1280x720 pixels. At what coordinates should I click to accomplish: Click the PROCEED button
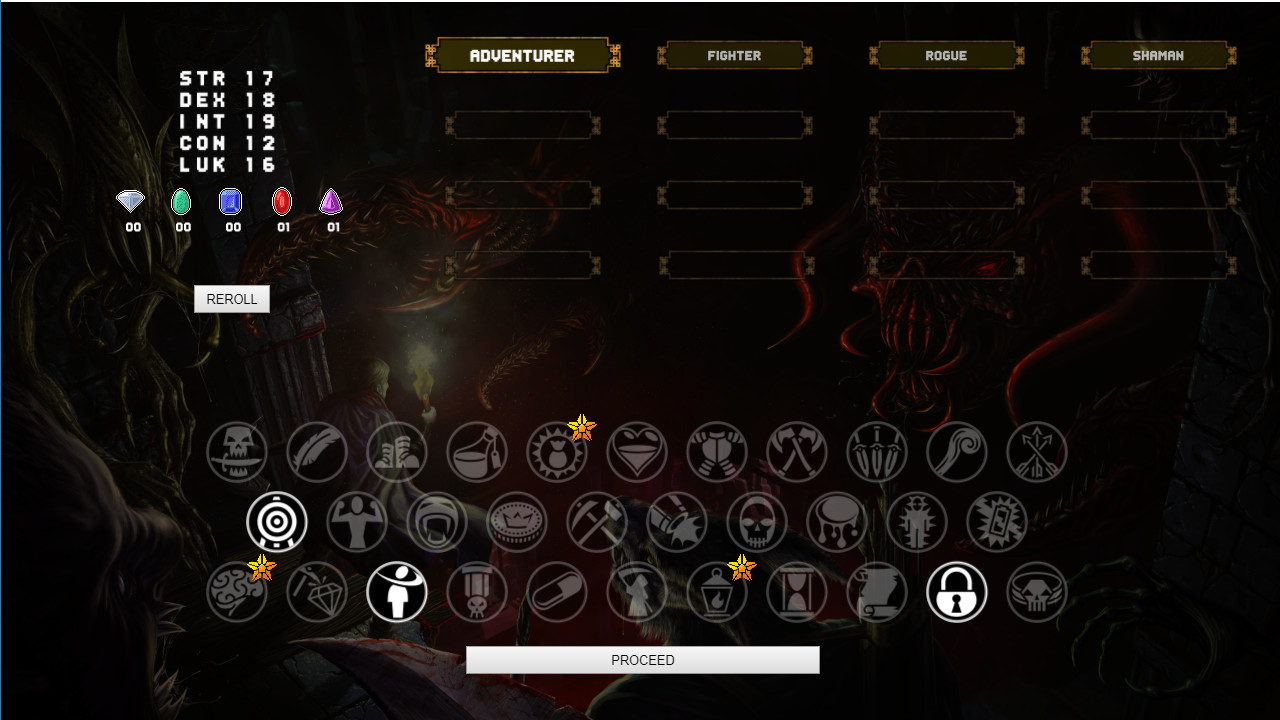coord(642,659)
